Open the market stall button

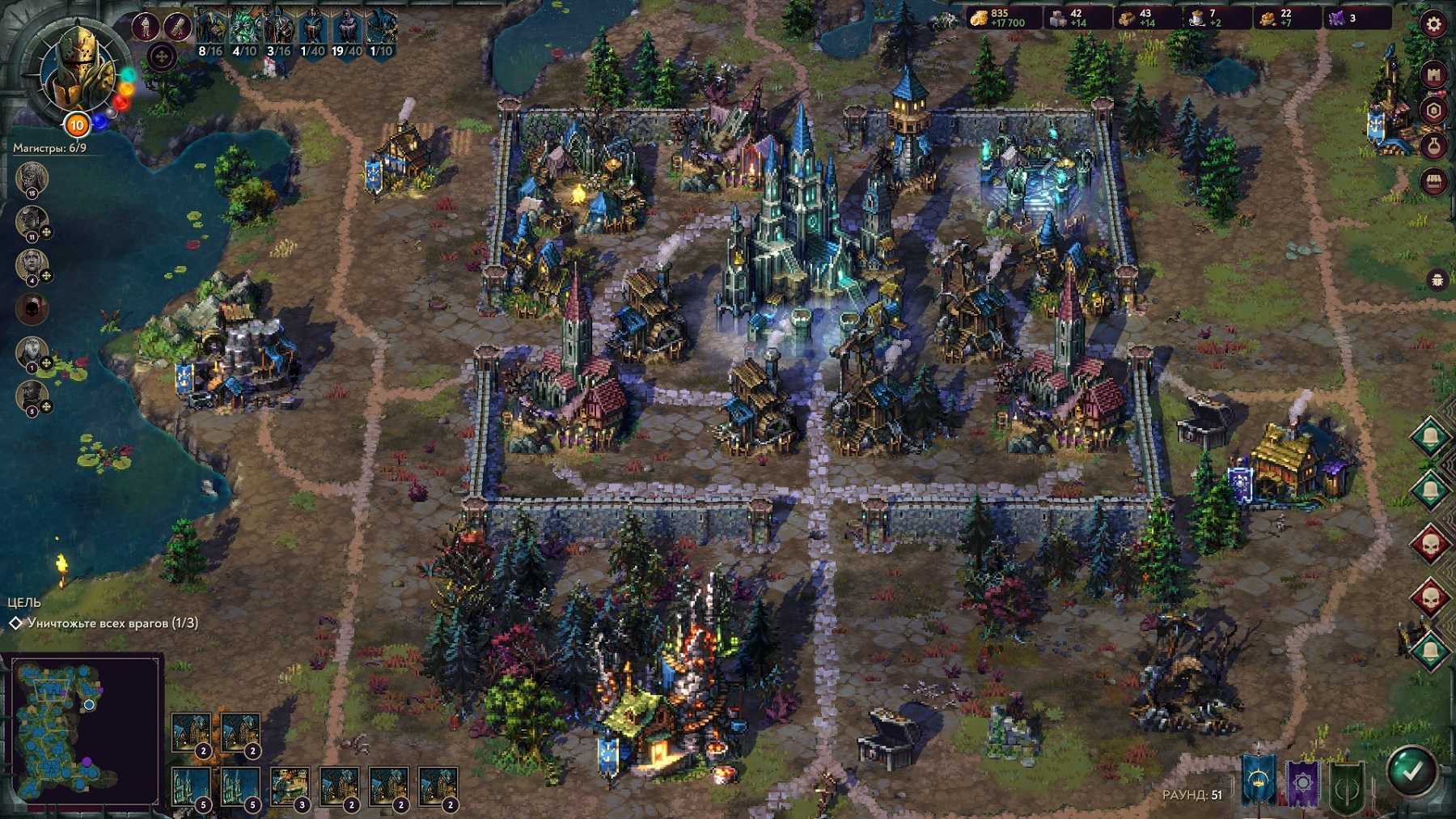tap(1433, 181)
